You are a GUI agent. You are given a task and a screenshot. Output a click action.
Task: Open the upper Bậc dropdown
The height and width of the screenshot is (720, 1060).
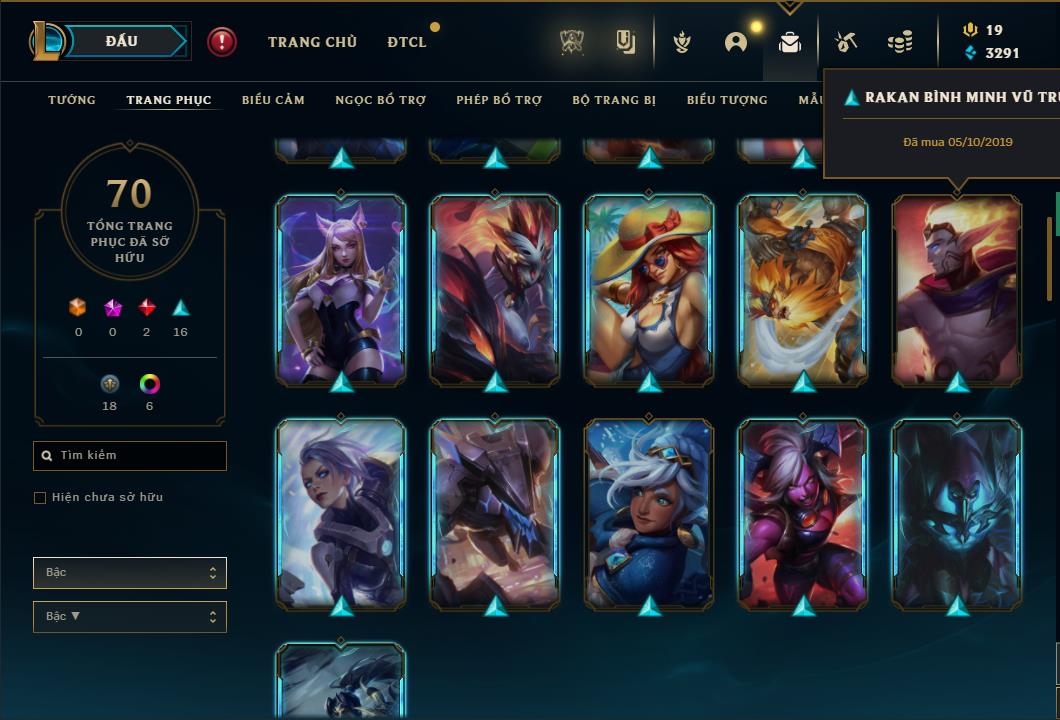click(130, 573)
